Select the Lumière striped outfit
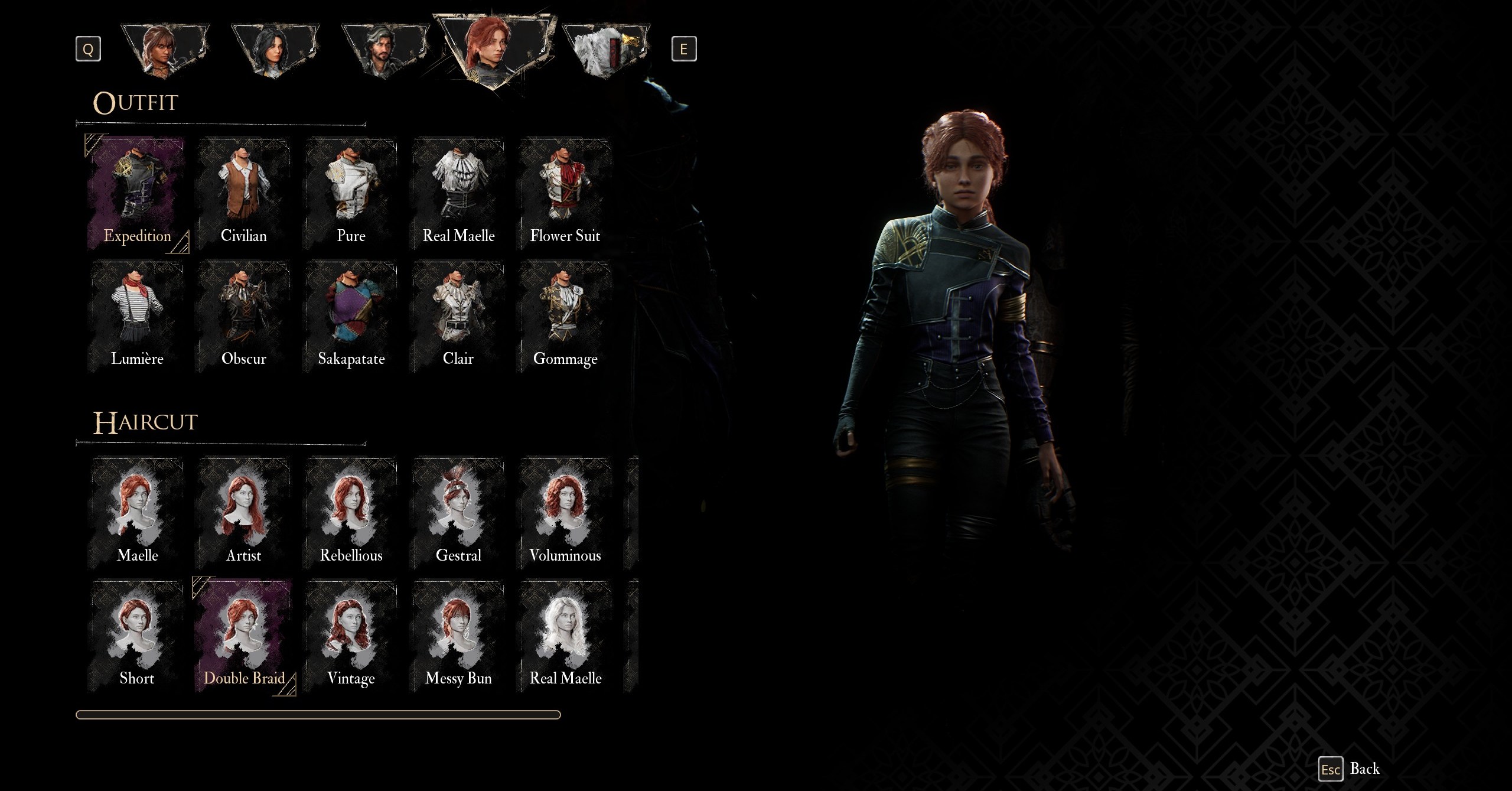This screenshot has height=791, width=1512. [x=137, y=317]
